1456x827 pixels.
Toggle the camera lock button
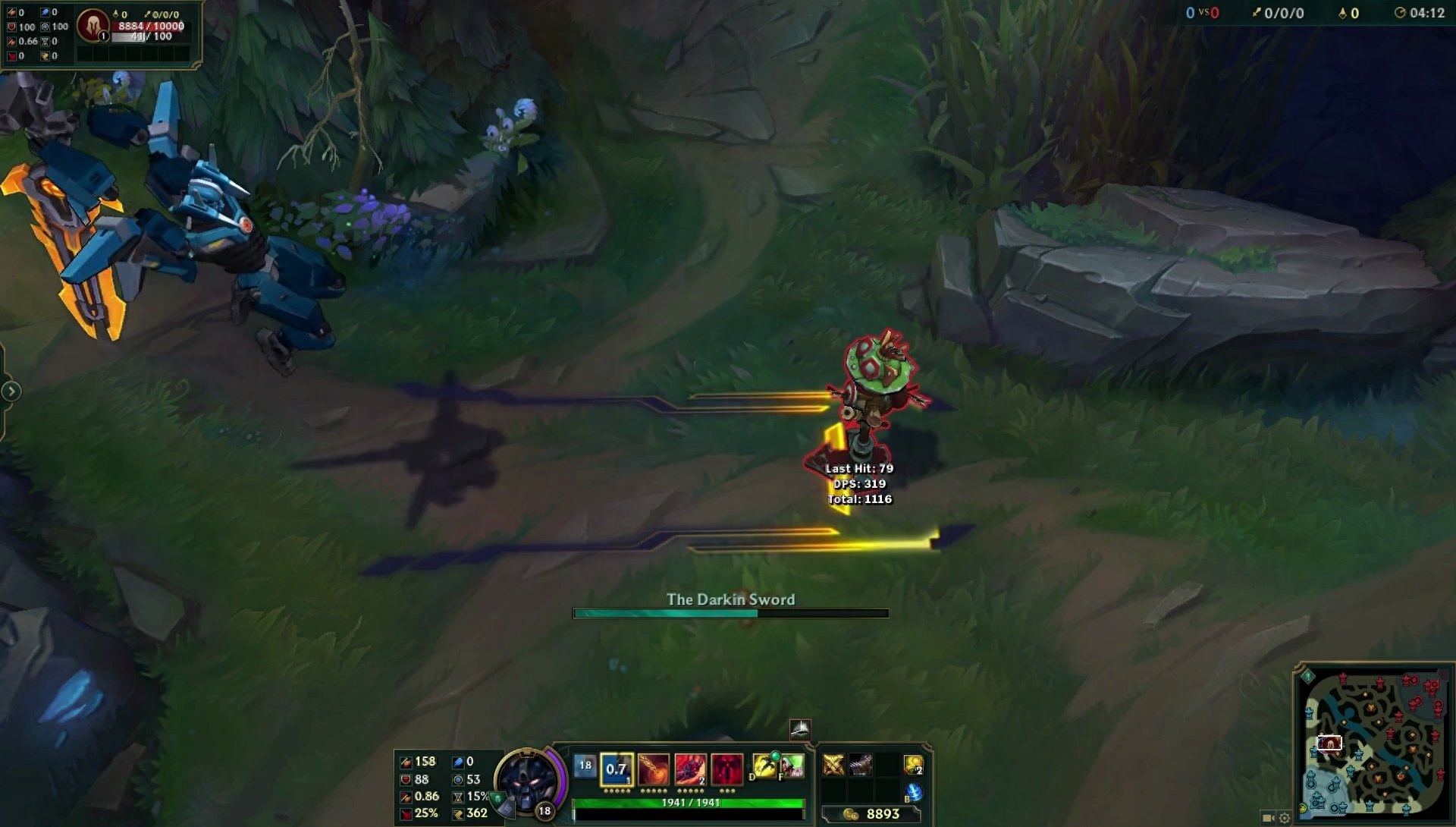pos(1268,818)
